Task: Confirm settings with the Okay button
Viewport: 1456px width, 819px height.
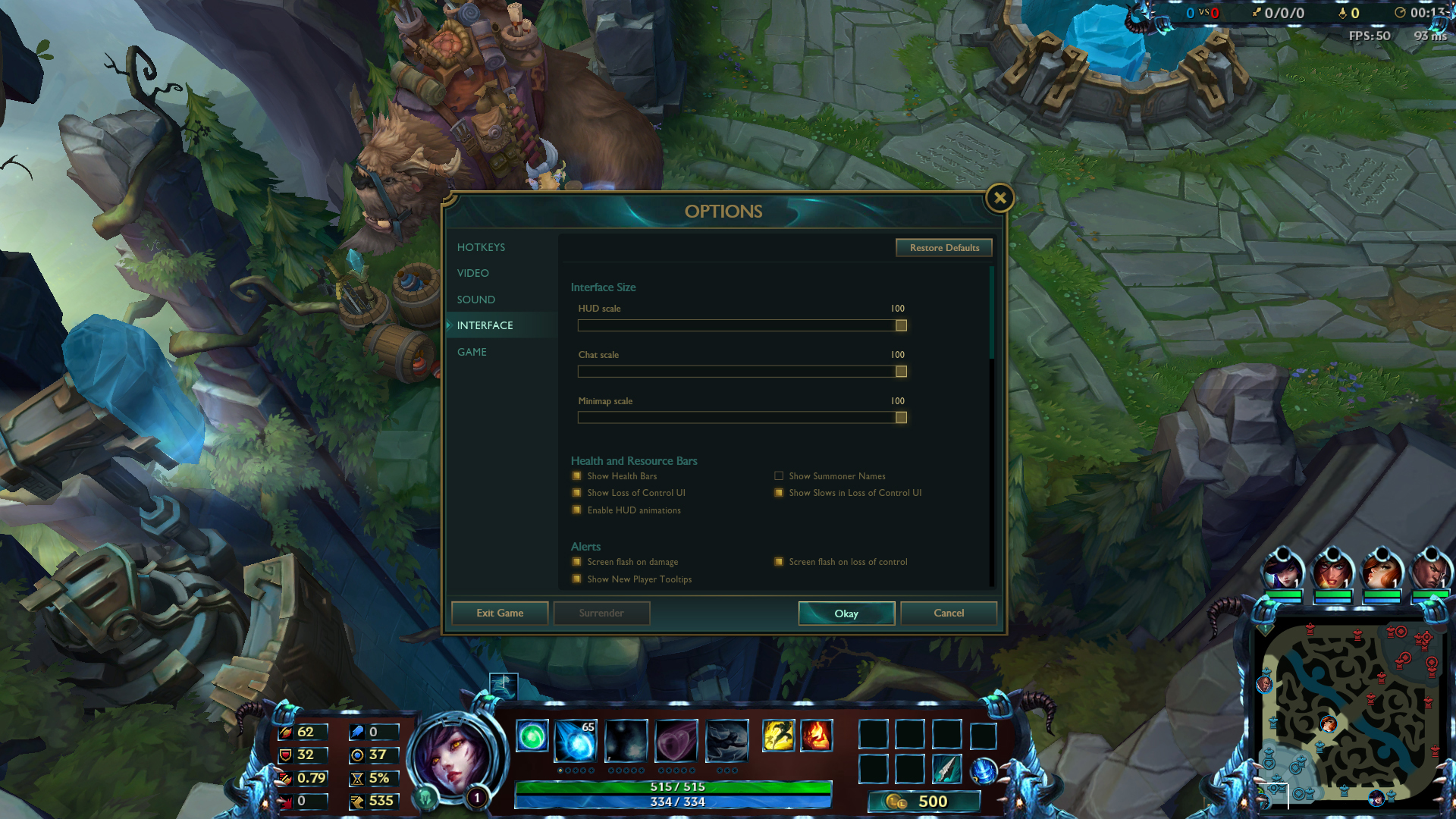Action: (846, 613)
